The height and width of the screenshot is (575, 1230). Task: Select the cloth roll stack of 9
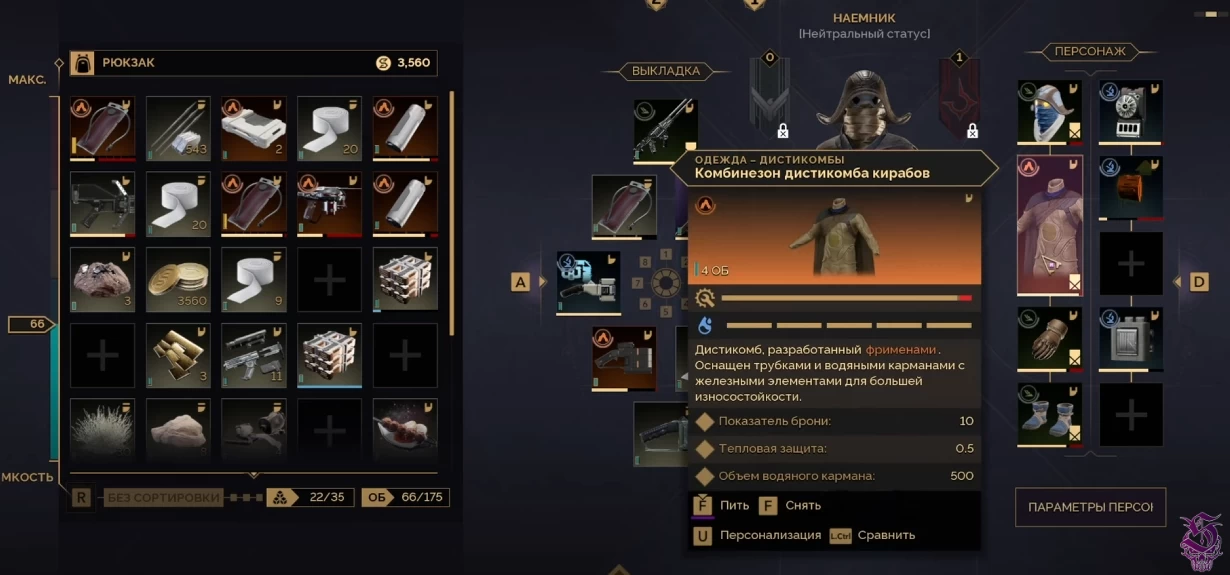[254, 280]
